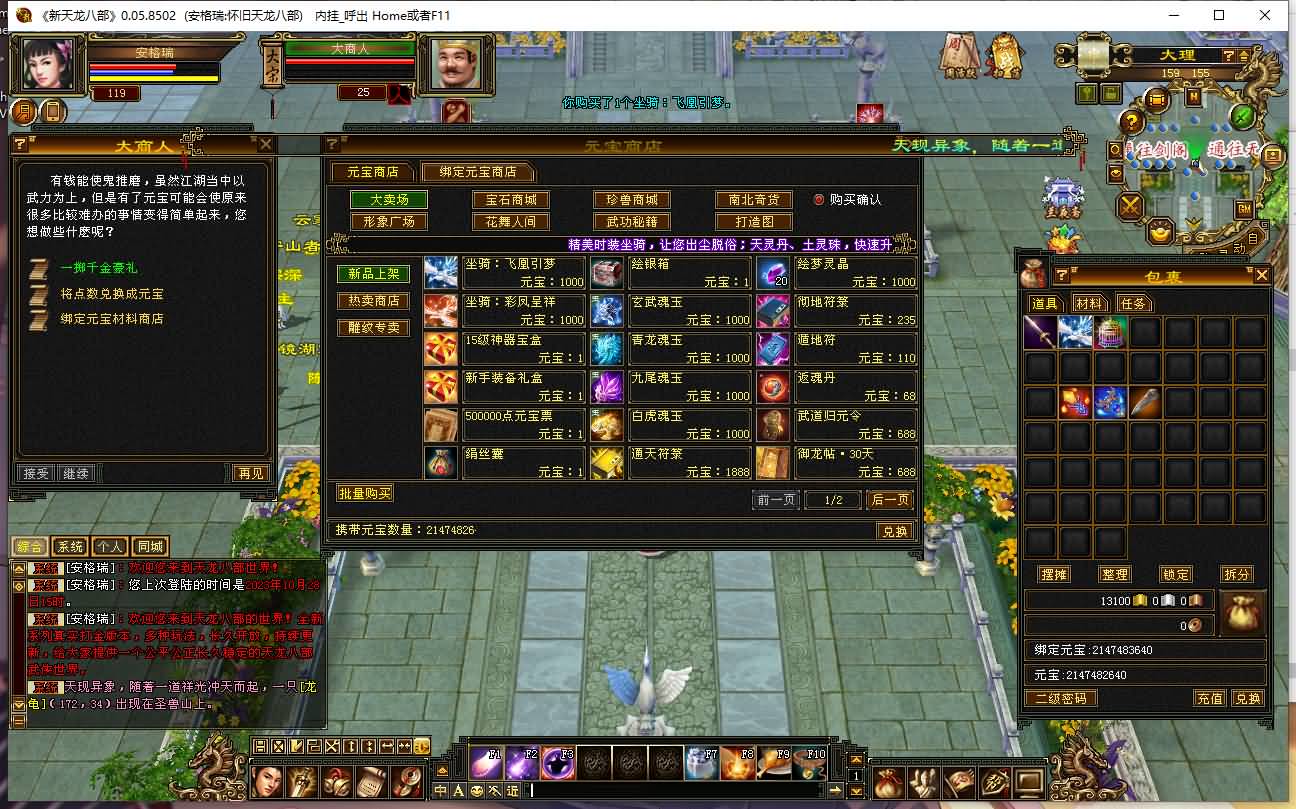This screenshot has height=809, width=1296.
Task: Click the hammer icon beside chat input
Action: pos(496,790)
